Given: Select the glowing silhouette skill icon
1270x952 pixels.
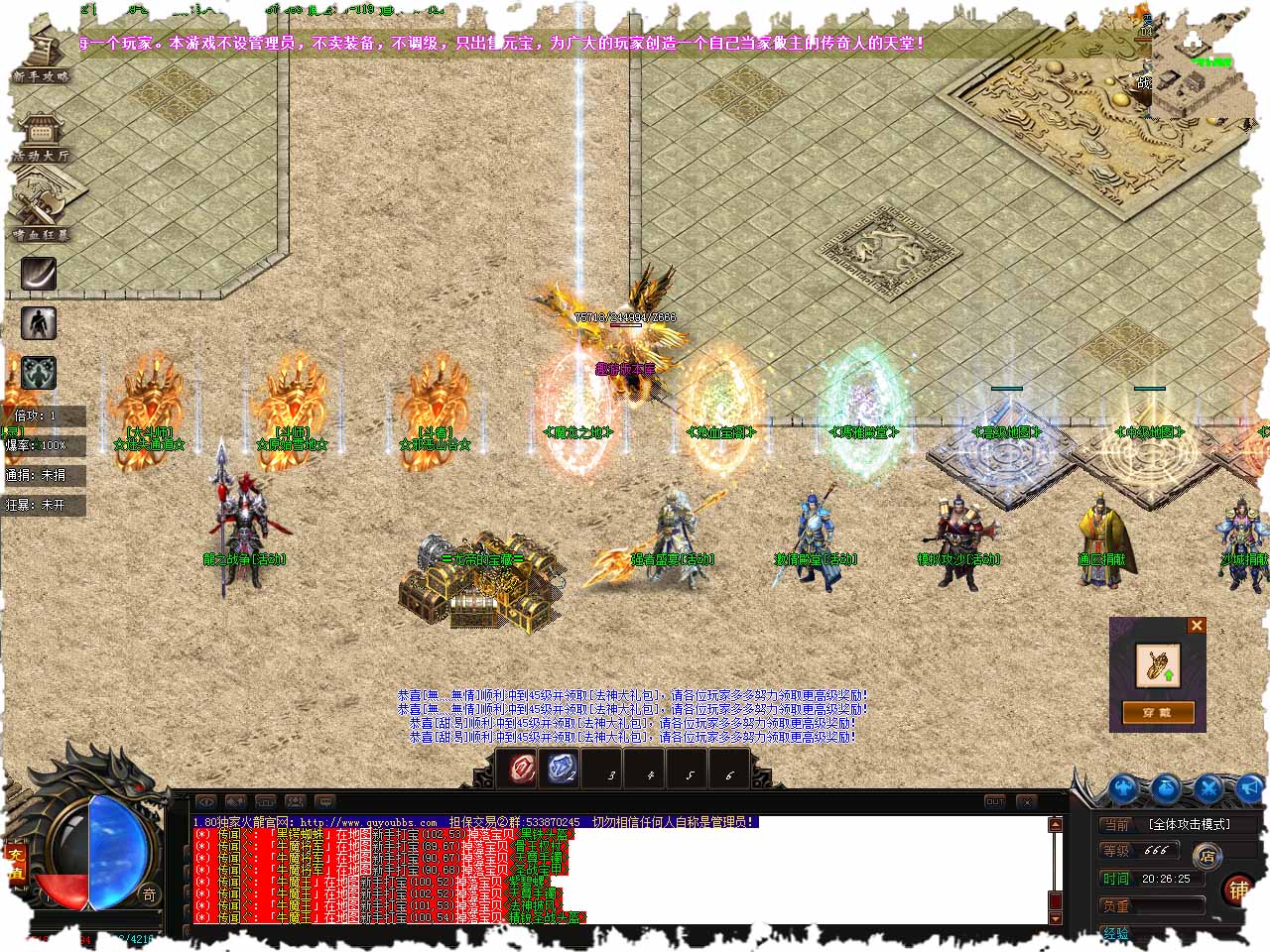Looking at the screenshot, I should coord(39,323).
